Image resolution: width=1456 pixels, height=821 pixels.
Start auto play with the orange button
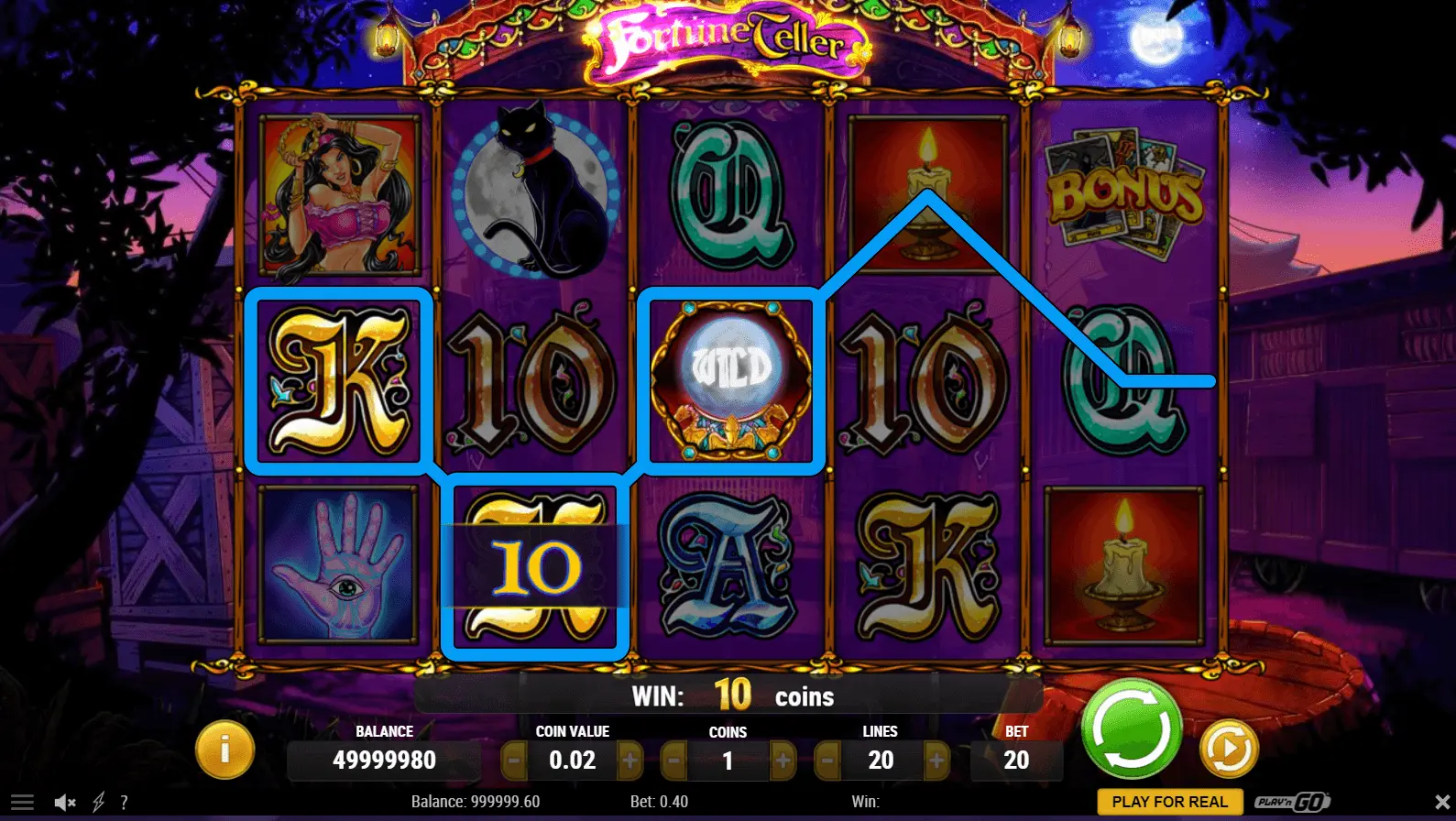coord(1229,749)
